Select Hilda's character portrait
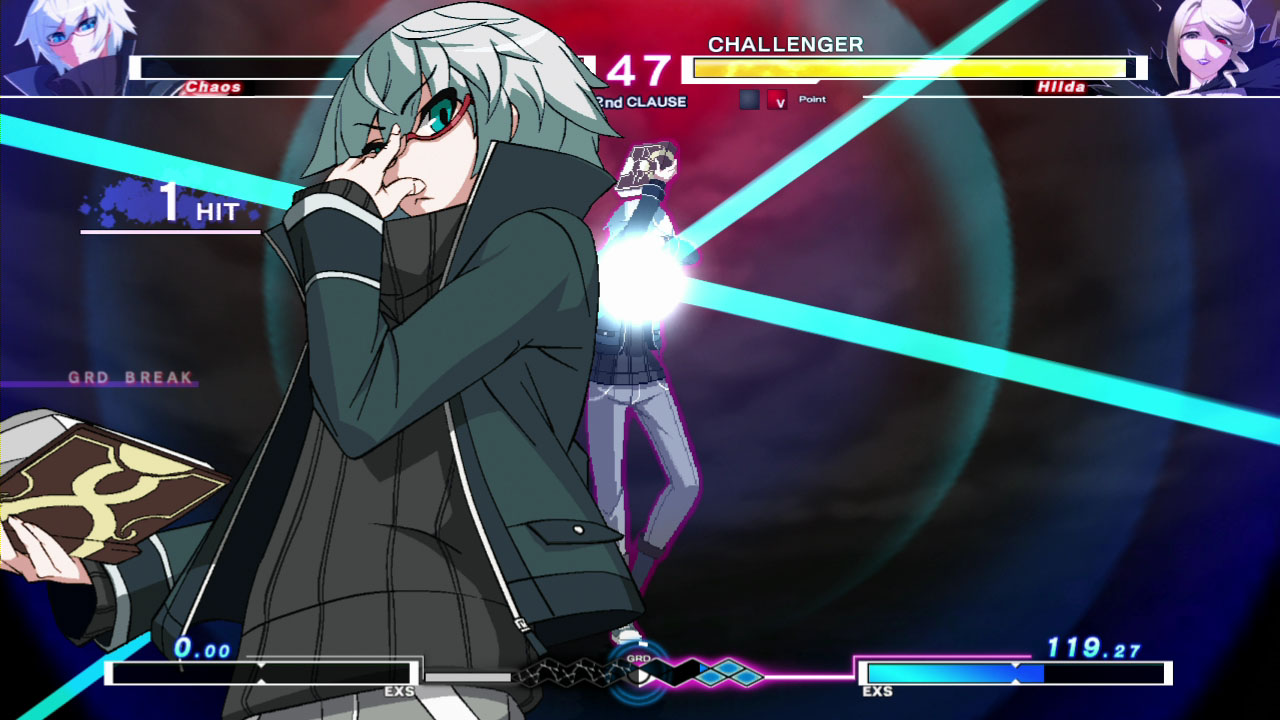Viewport: 1280px width, 720px height. pyautogui.click(x=1216, y=45)
